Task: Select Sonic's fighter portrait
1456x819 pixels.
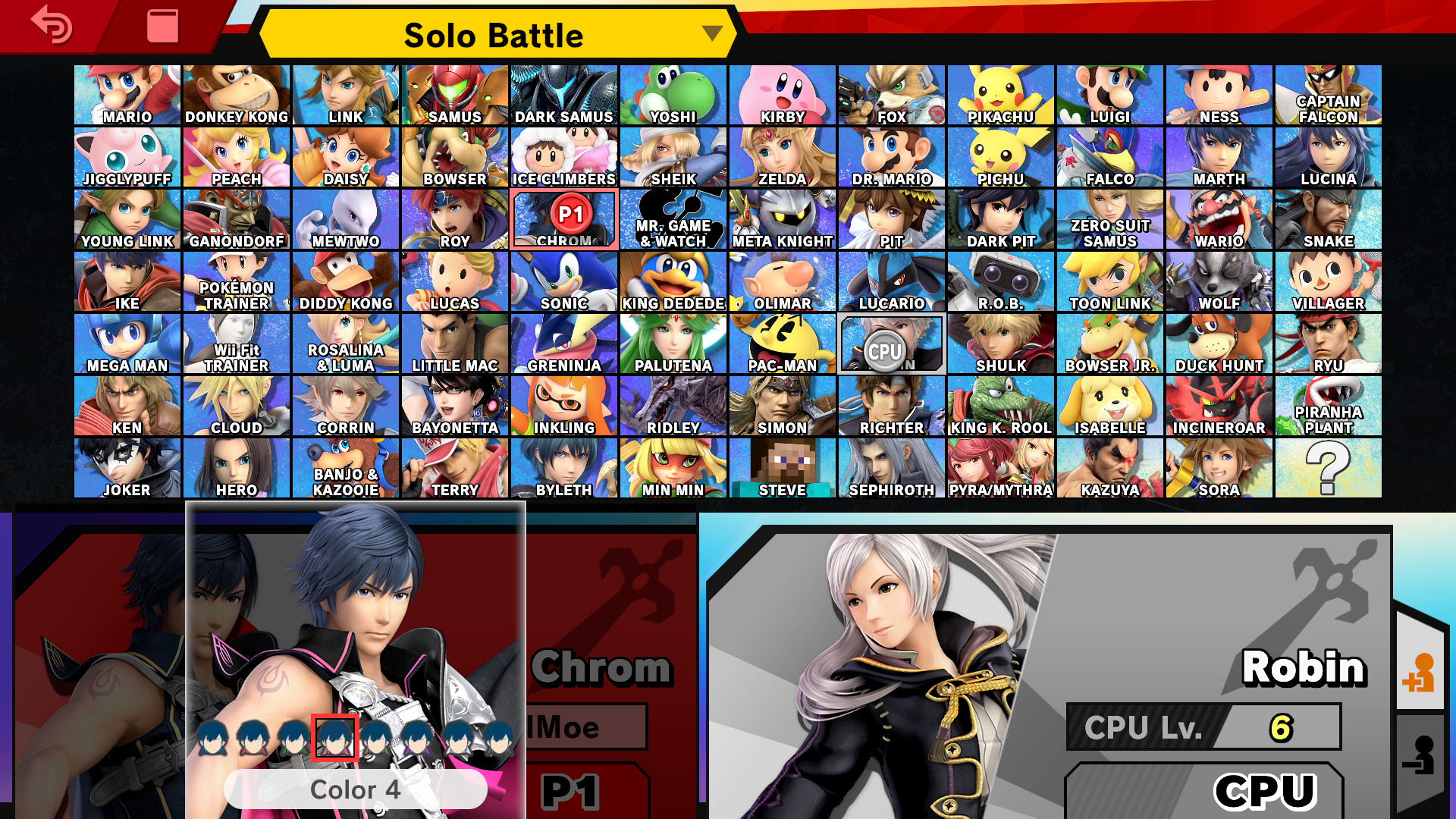Action: (564, 281)
